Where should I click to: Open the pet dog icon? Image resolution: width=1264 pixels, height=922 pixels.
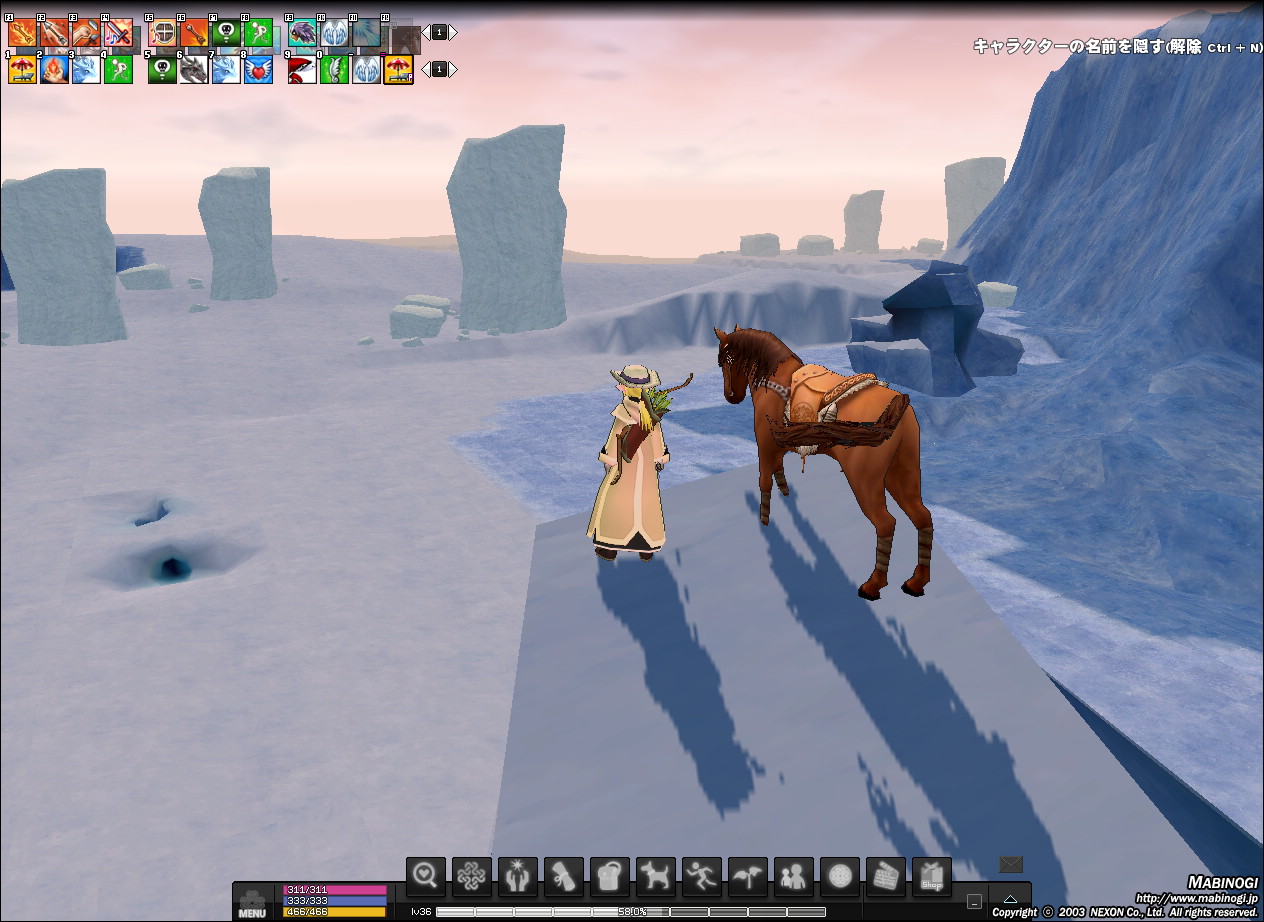[655, 877]
